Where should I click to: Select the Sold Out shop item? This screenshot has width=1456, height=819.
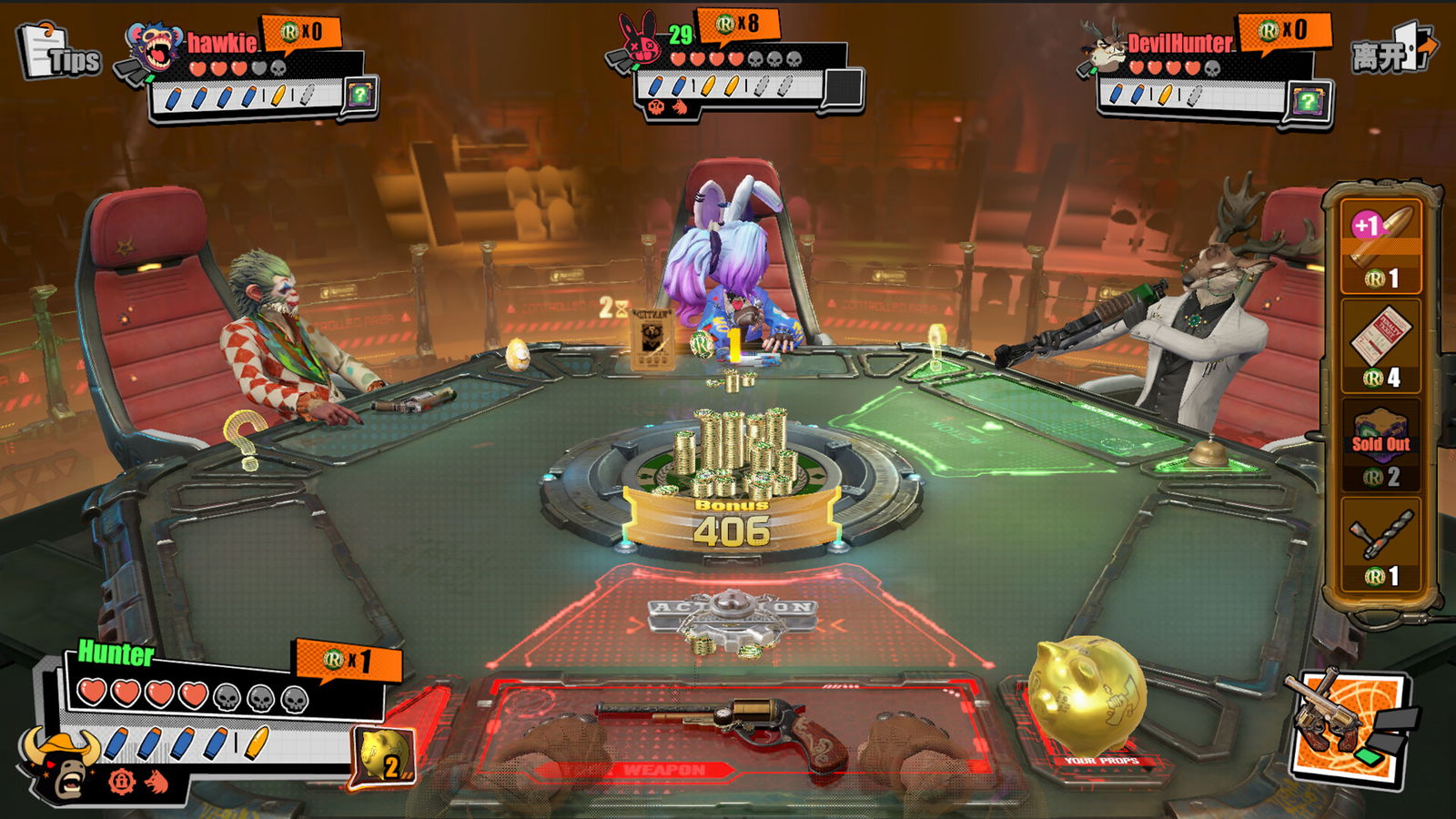[1380, 445]
